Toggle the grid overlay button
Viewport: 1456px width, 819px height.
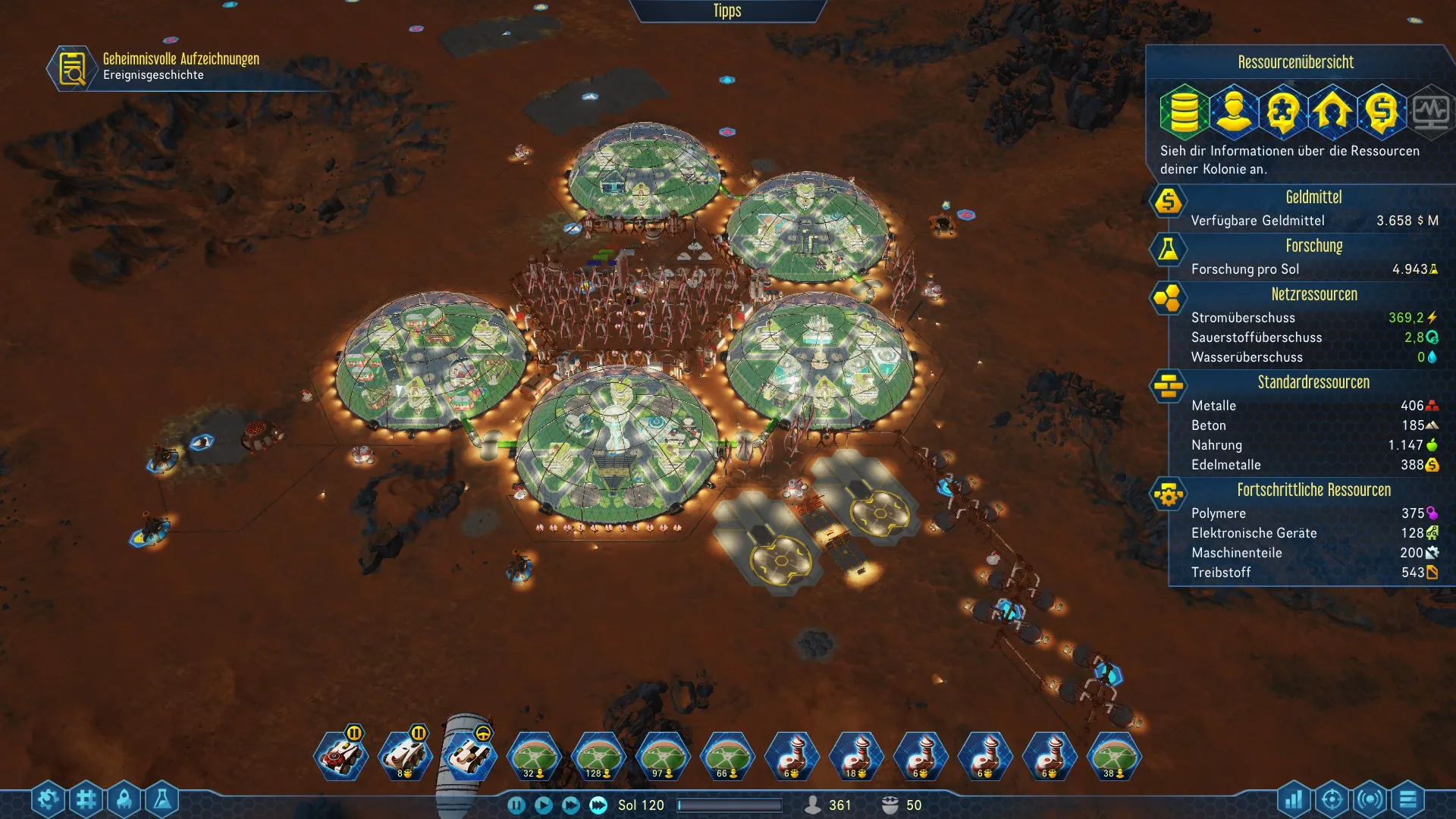(x=86, y=799)
